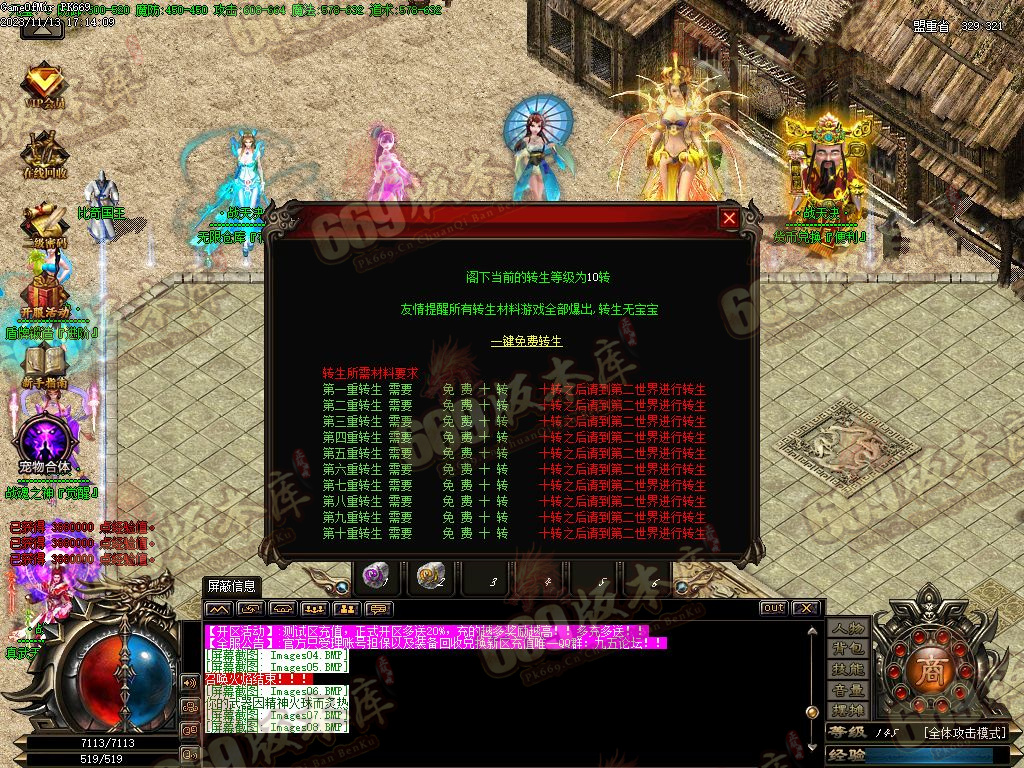1024x768 pixels.
Task: Use the purple item in hotbar slot 1
Action: (378, 576)
